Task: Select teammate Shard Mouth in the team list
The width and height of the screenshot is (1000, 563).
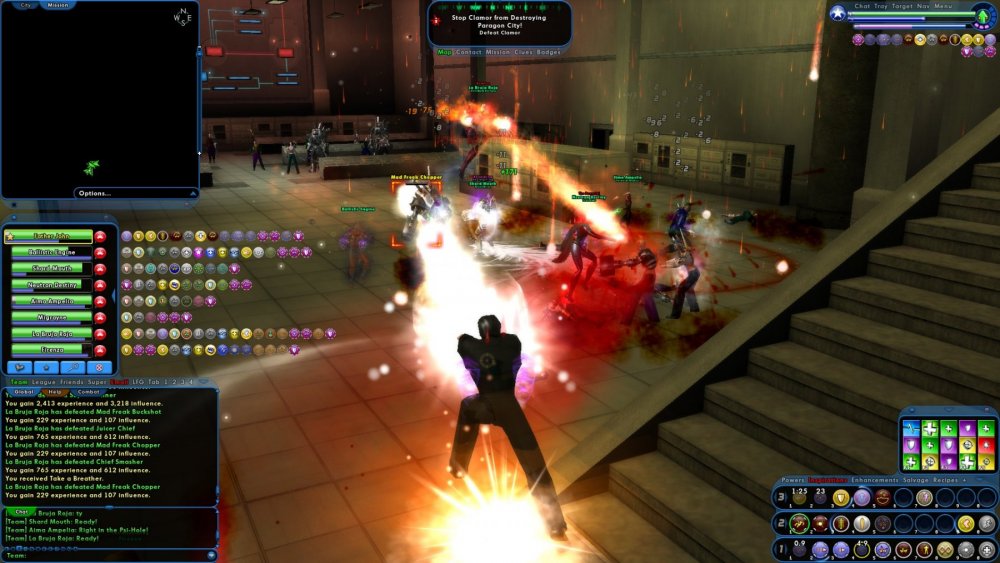Action: [52, 269]
